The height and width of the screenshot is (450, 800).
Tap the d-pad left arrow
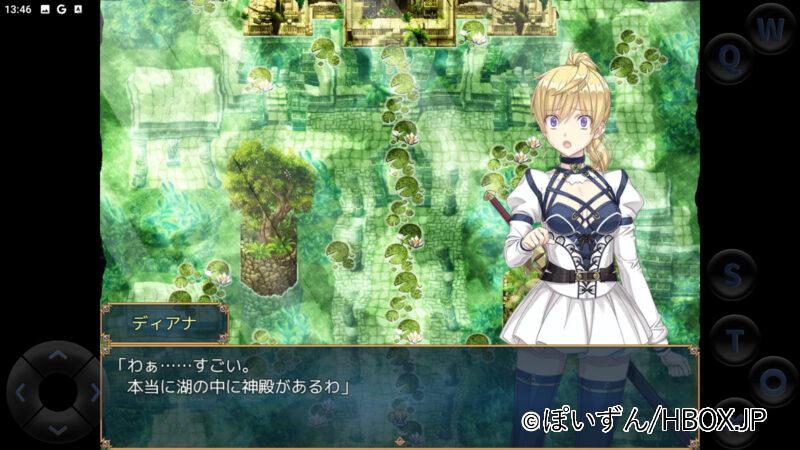pyautogui.click(x=20, y=393)
